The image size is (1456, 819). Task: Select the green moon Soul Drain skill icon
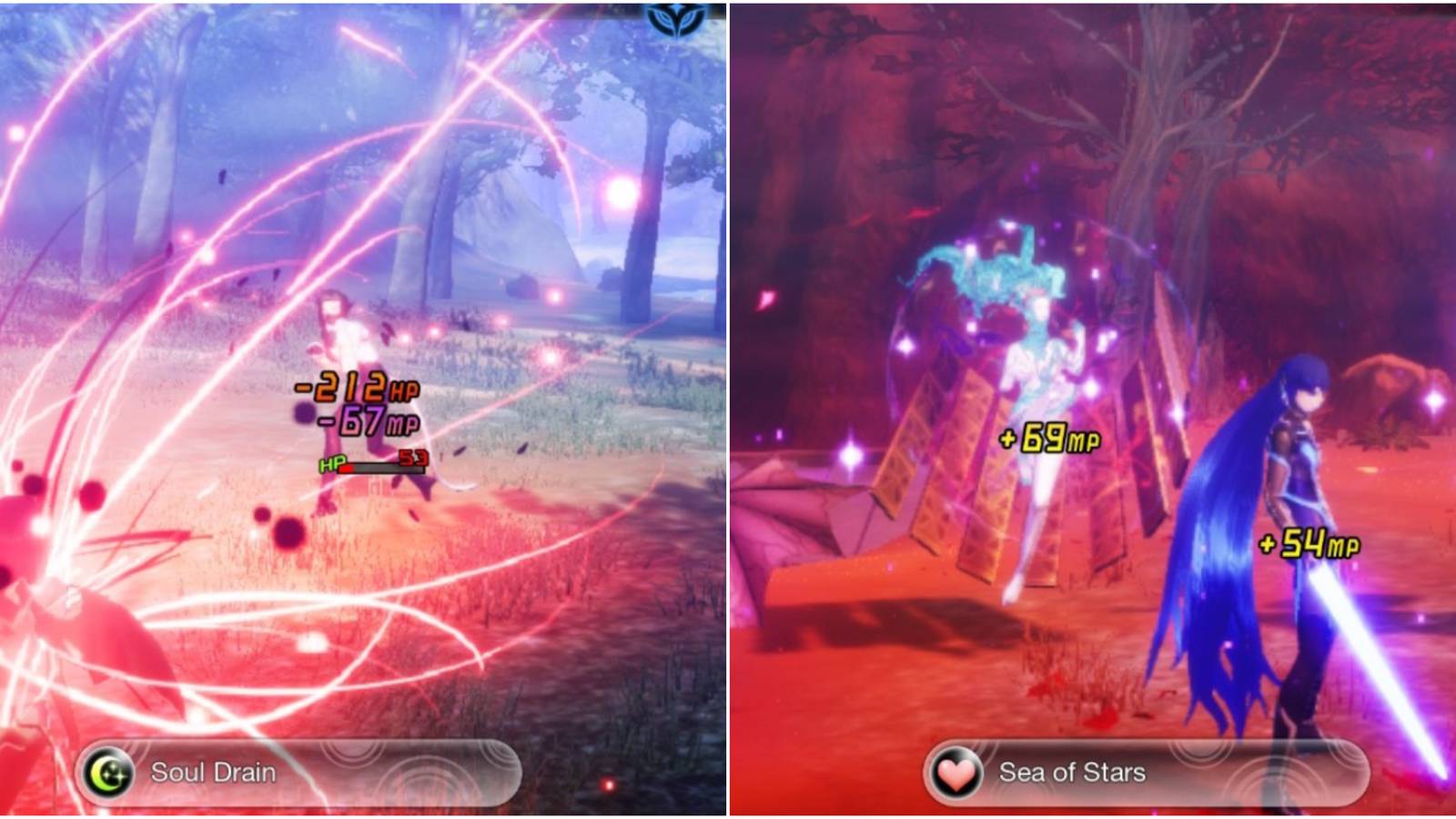pyautogui.click(x=107, y=769)
